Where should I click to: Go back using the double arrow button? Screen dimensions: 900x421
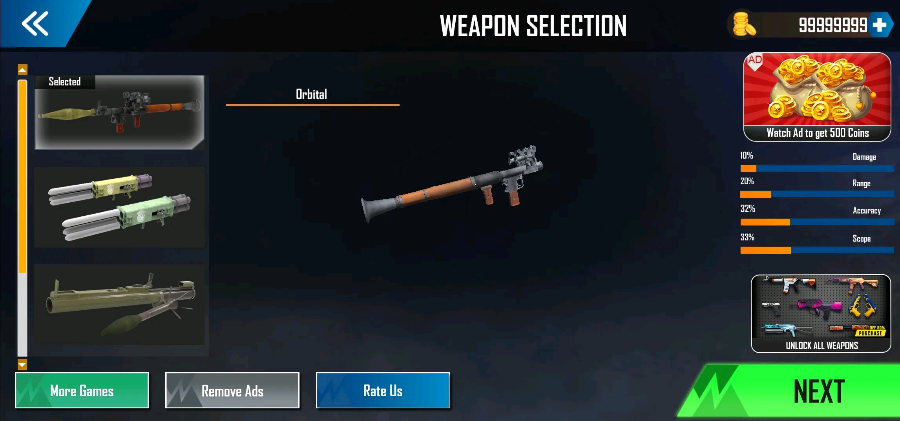click(36, 24)
